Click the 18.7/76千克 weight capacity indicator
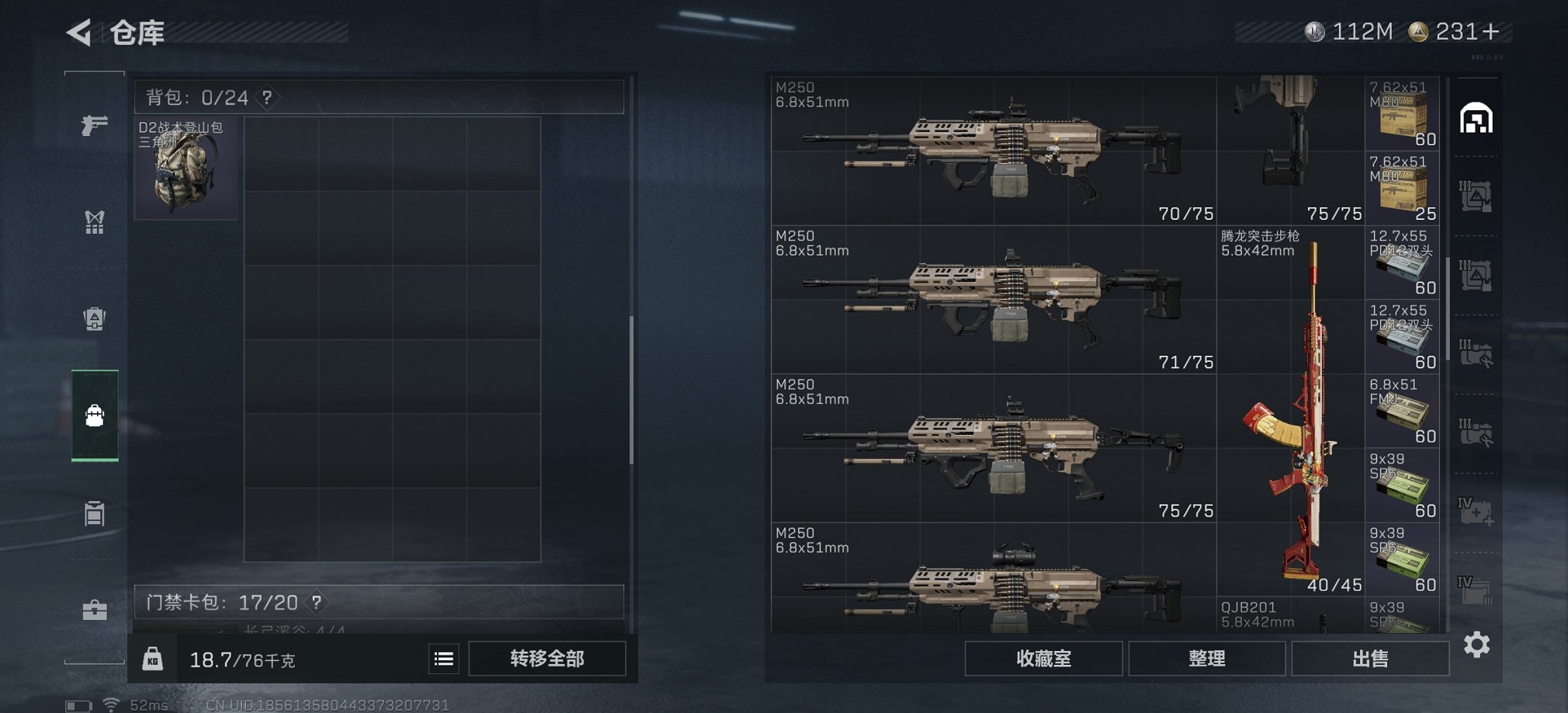 click(241, 658)
